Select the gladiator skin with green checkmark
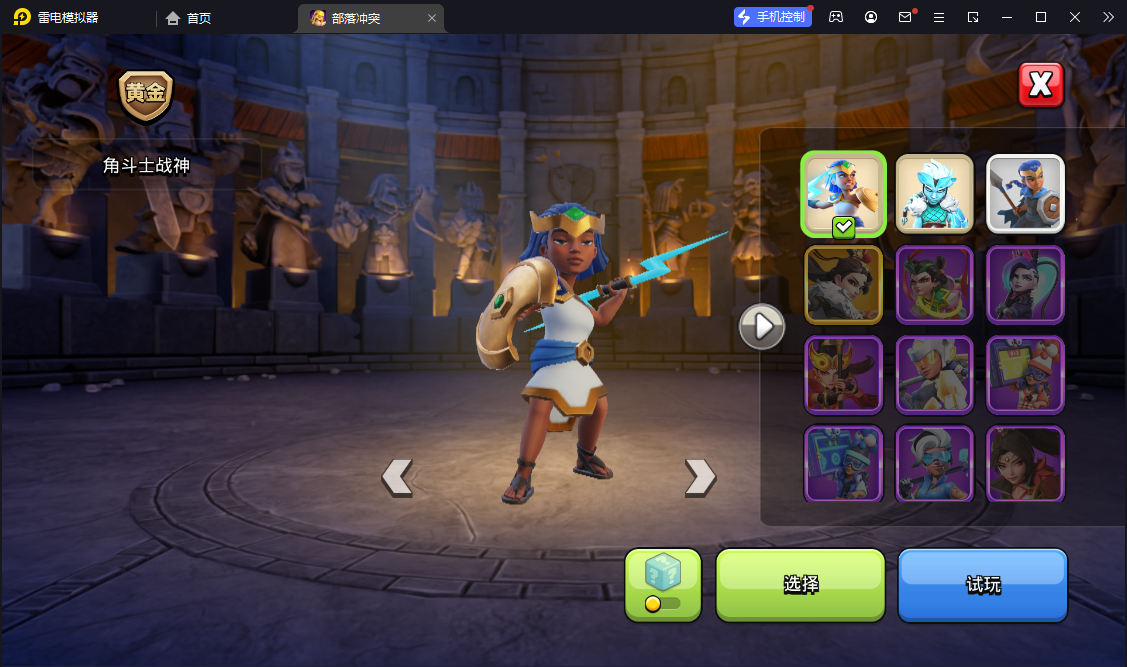The width and height of the screenshot is (1127, 667). point(843,194)
